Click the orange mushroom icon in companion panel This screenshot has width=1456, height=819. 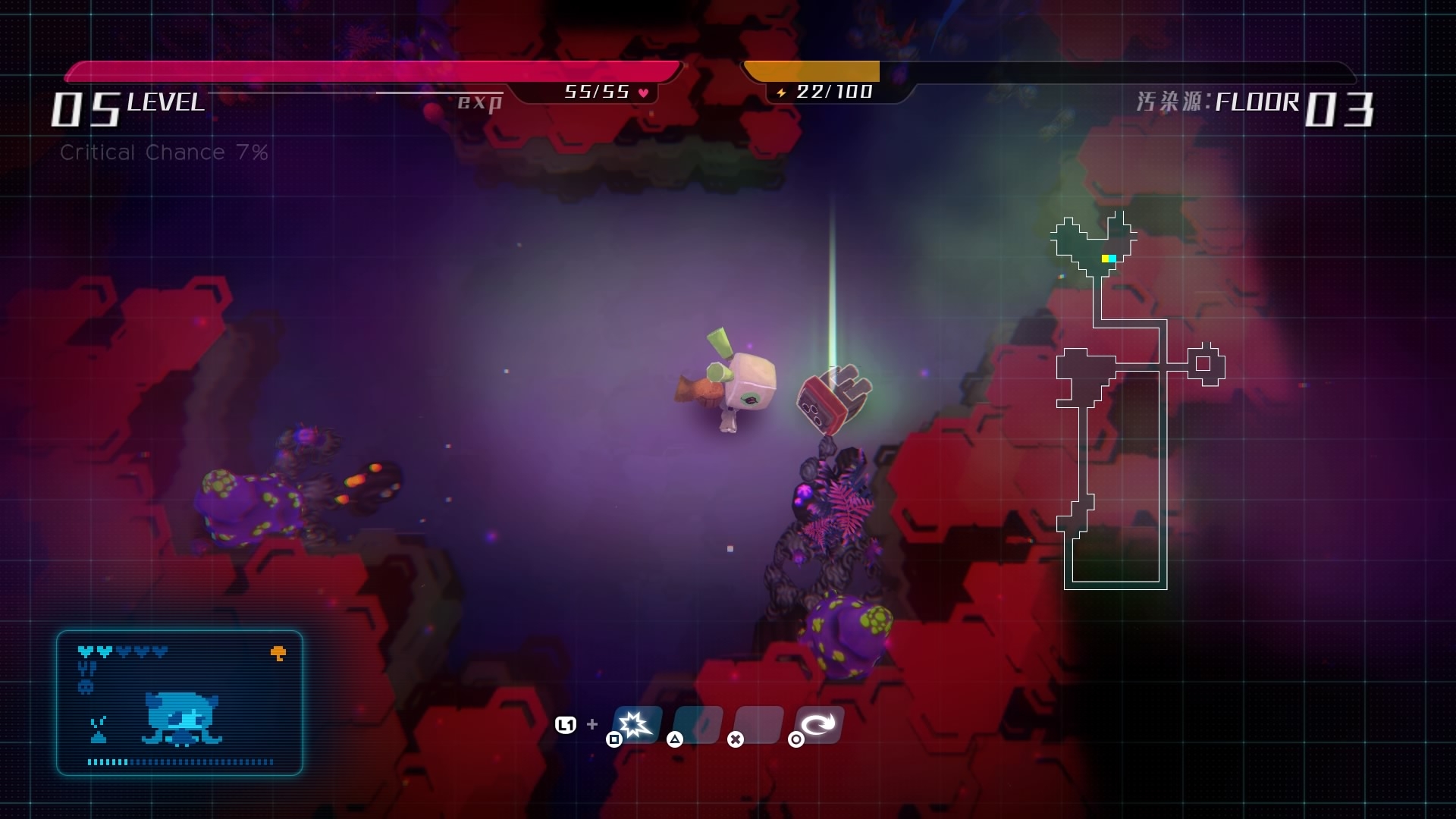(278, 653)
